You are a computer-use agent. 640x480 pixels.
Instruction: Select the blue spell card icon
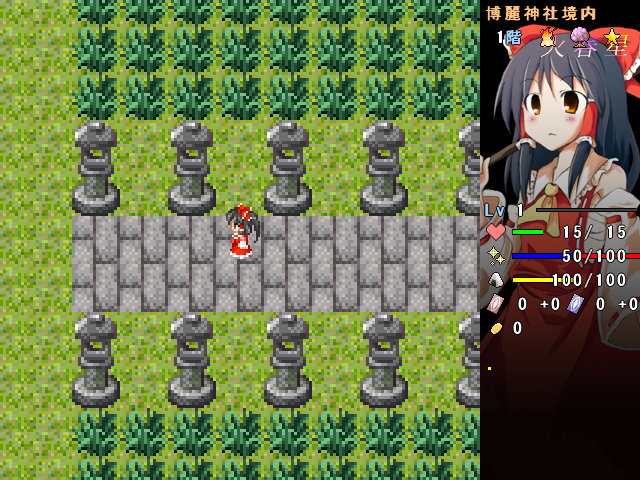pyautogui.click(x=575, y=304)
